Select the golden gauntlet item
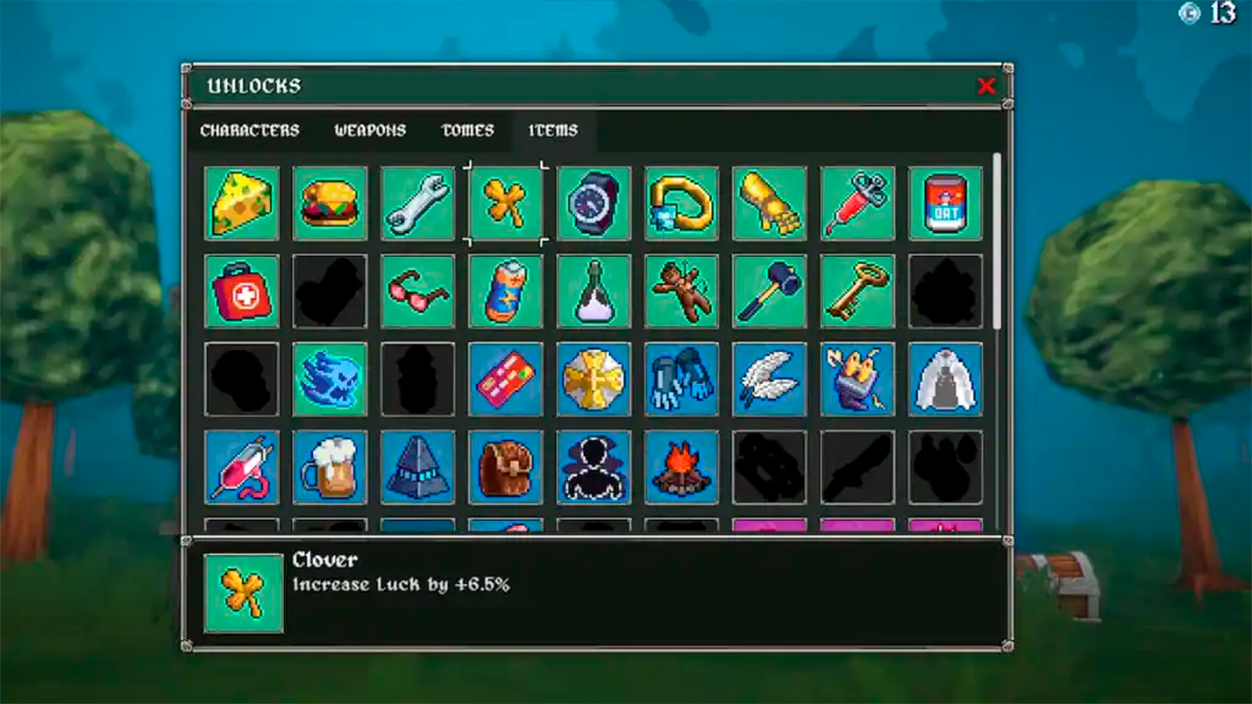Image resolution: width=1252 pixels, height=704 pixels. [x=770, y=204]
